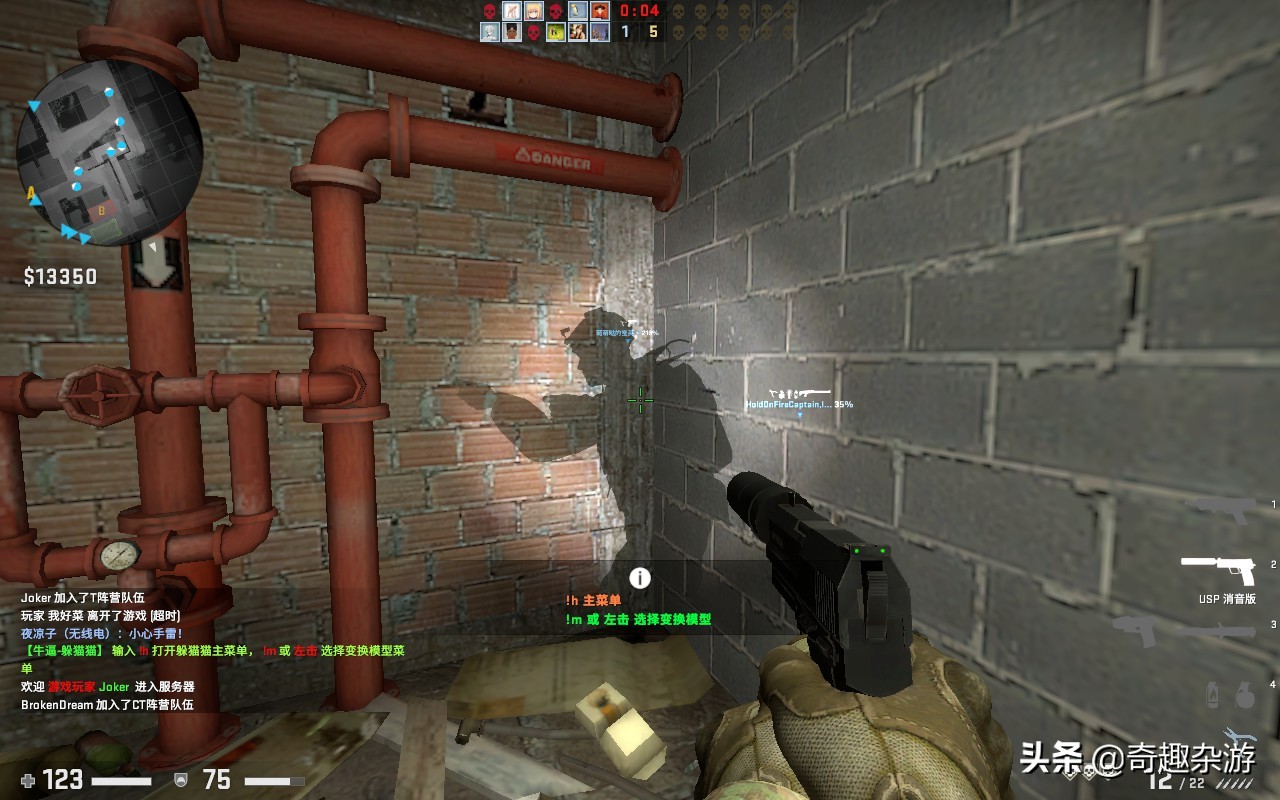This screenshot has height=800, width=1280.
Task: Click the molotov icon in grenade slot 4
Action: pyautogui.click(x=1213, y=696)
